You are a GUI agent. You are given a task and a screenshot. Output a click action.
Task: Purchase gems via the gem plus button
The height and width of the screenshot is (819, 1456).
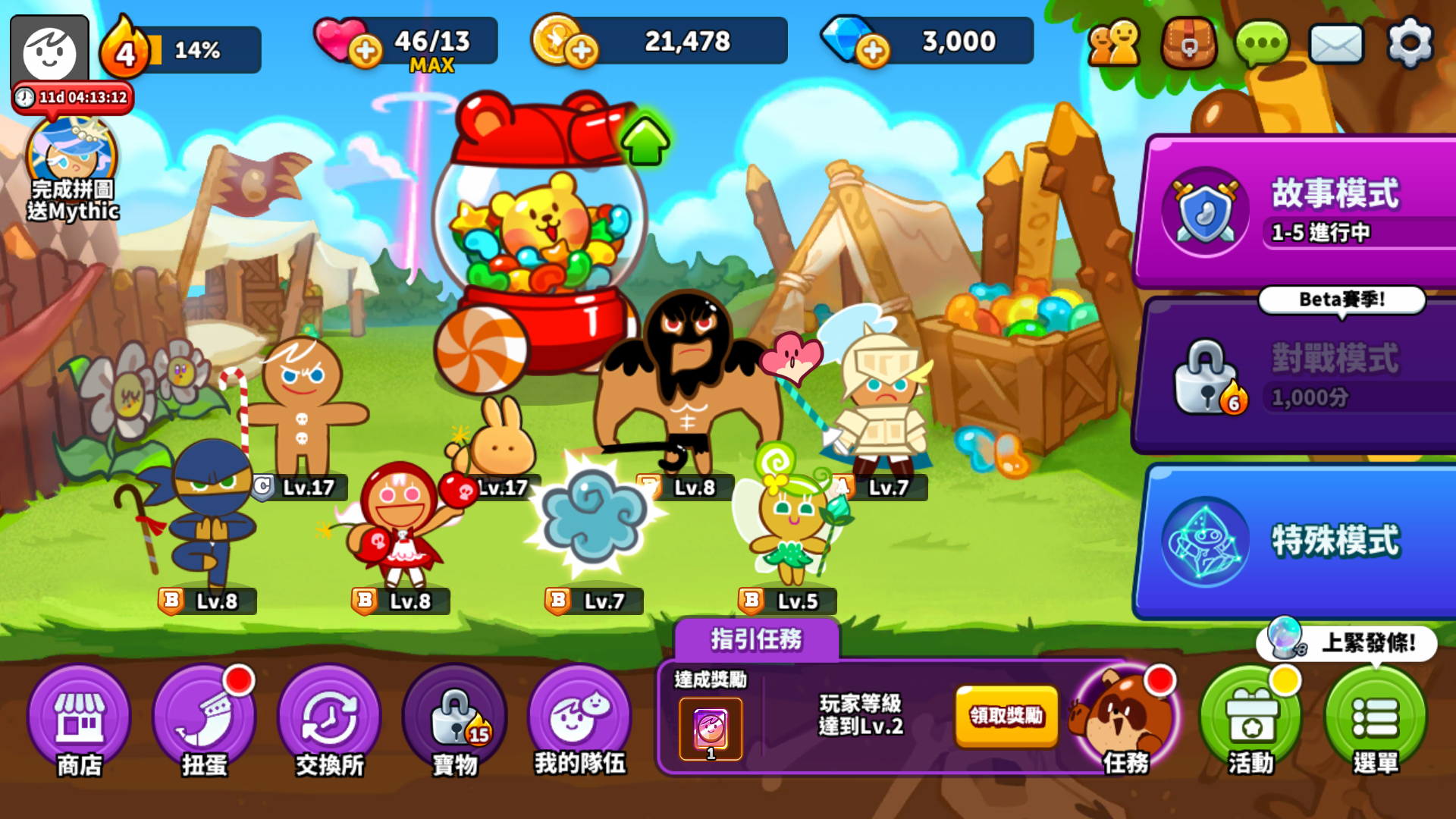pyautogui.click(x=876, y=51)
